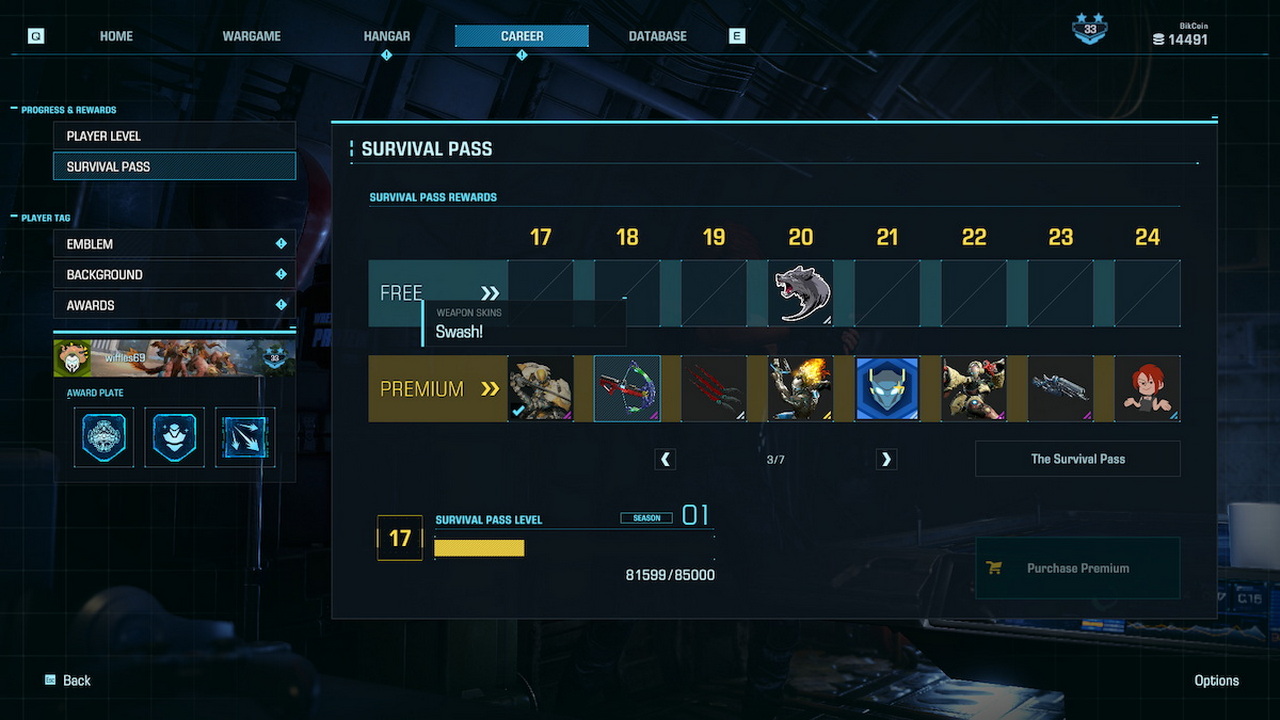
Task: Open the Emblem player tag option
Action: point(174,244)
